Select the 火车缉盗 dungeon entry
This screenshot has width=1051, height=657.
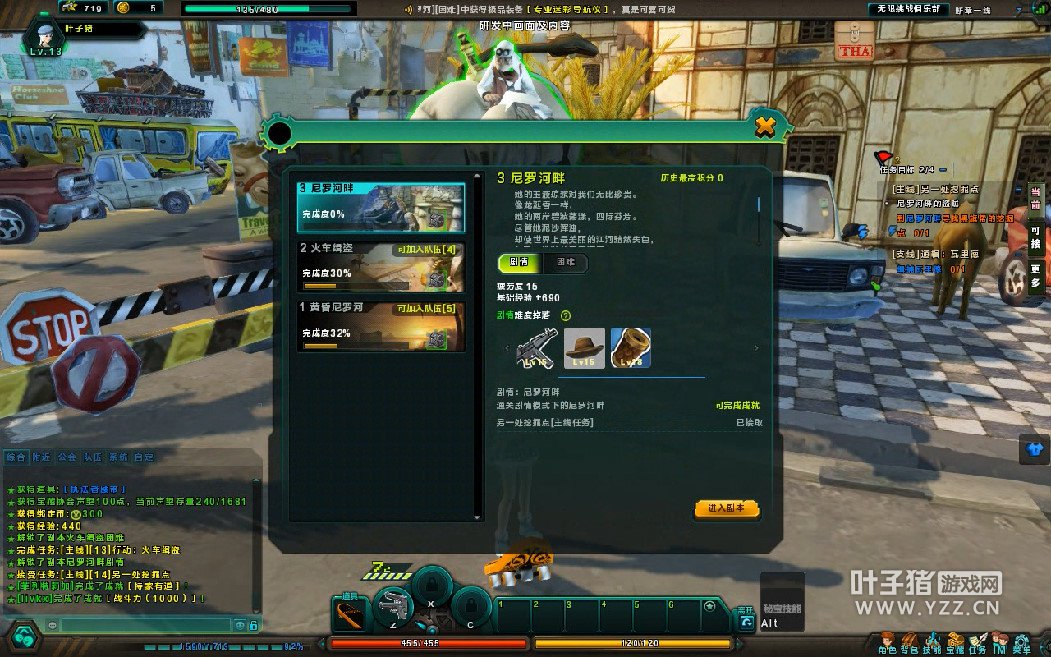(381, 267)
